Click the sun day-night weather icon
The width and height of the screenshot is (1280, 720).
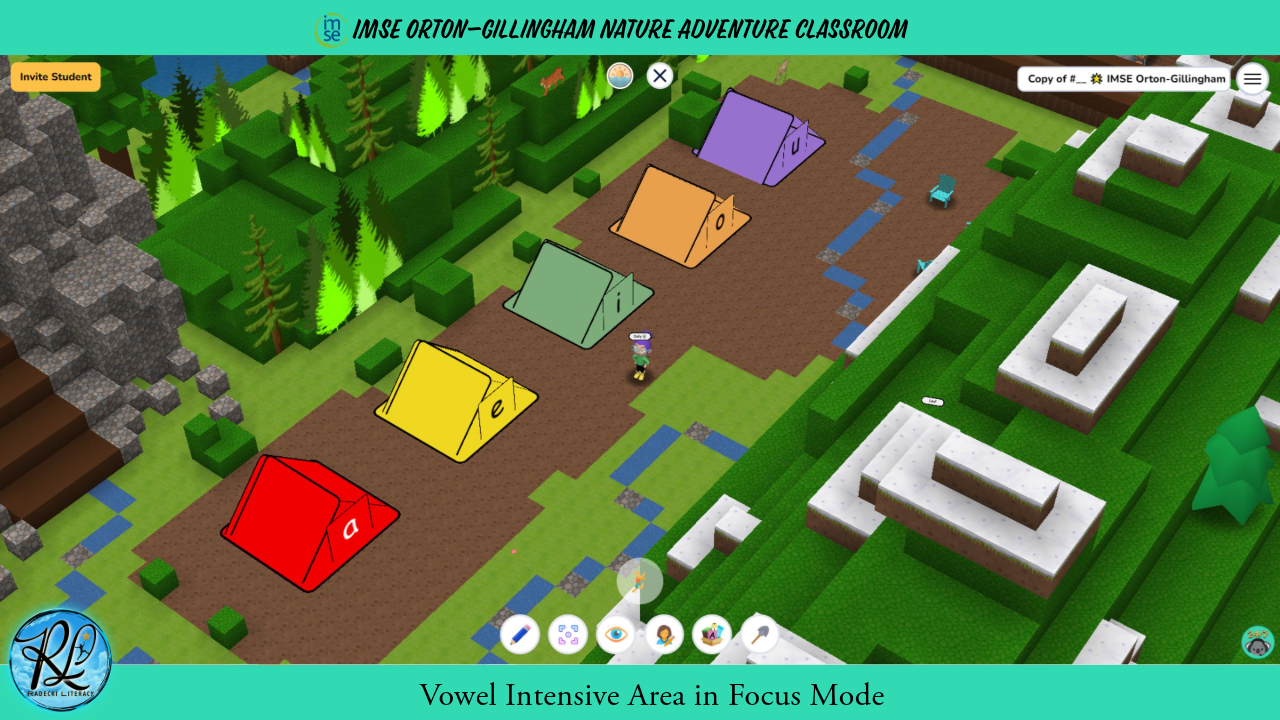(619, 75)
